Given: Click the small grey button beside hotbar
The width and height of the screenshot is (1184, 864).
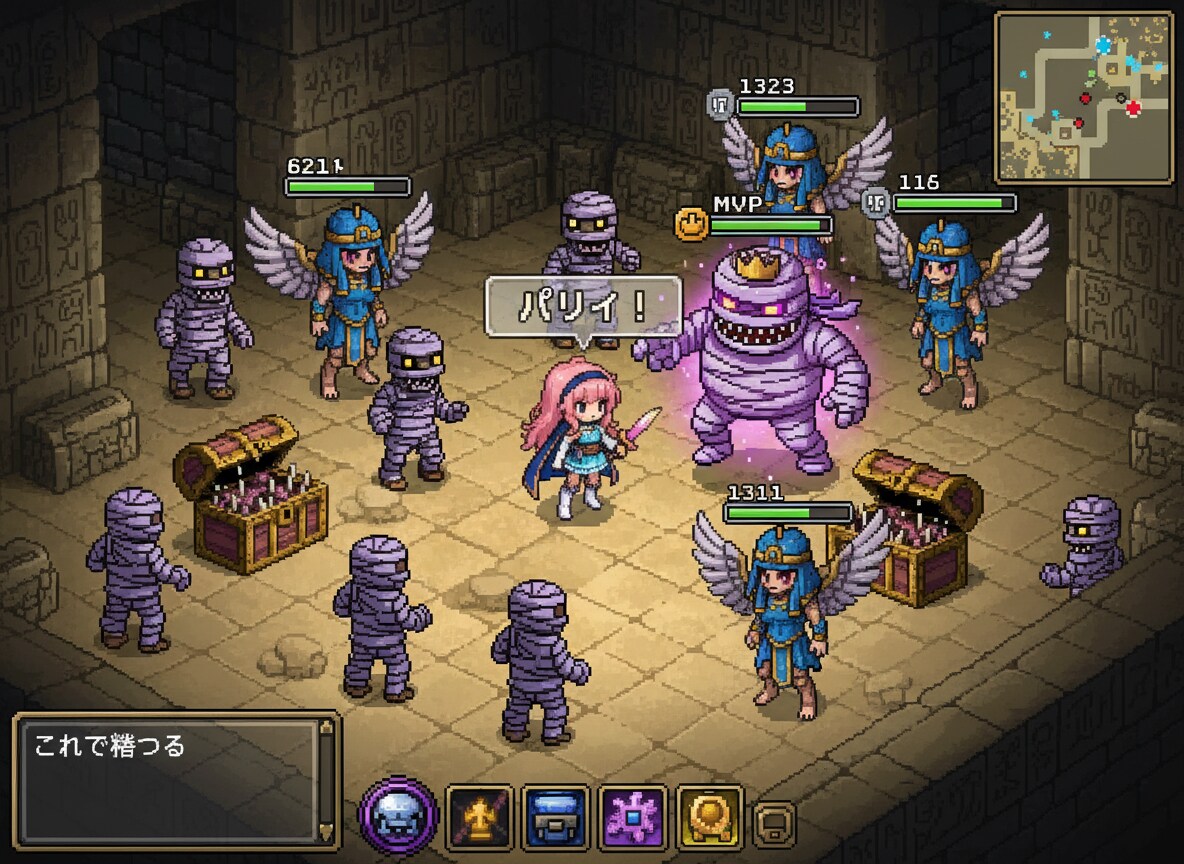Looking at the screenshot, I should (774, 824).
